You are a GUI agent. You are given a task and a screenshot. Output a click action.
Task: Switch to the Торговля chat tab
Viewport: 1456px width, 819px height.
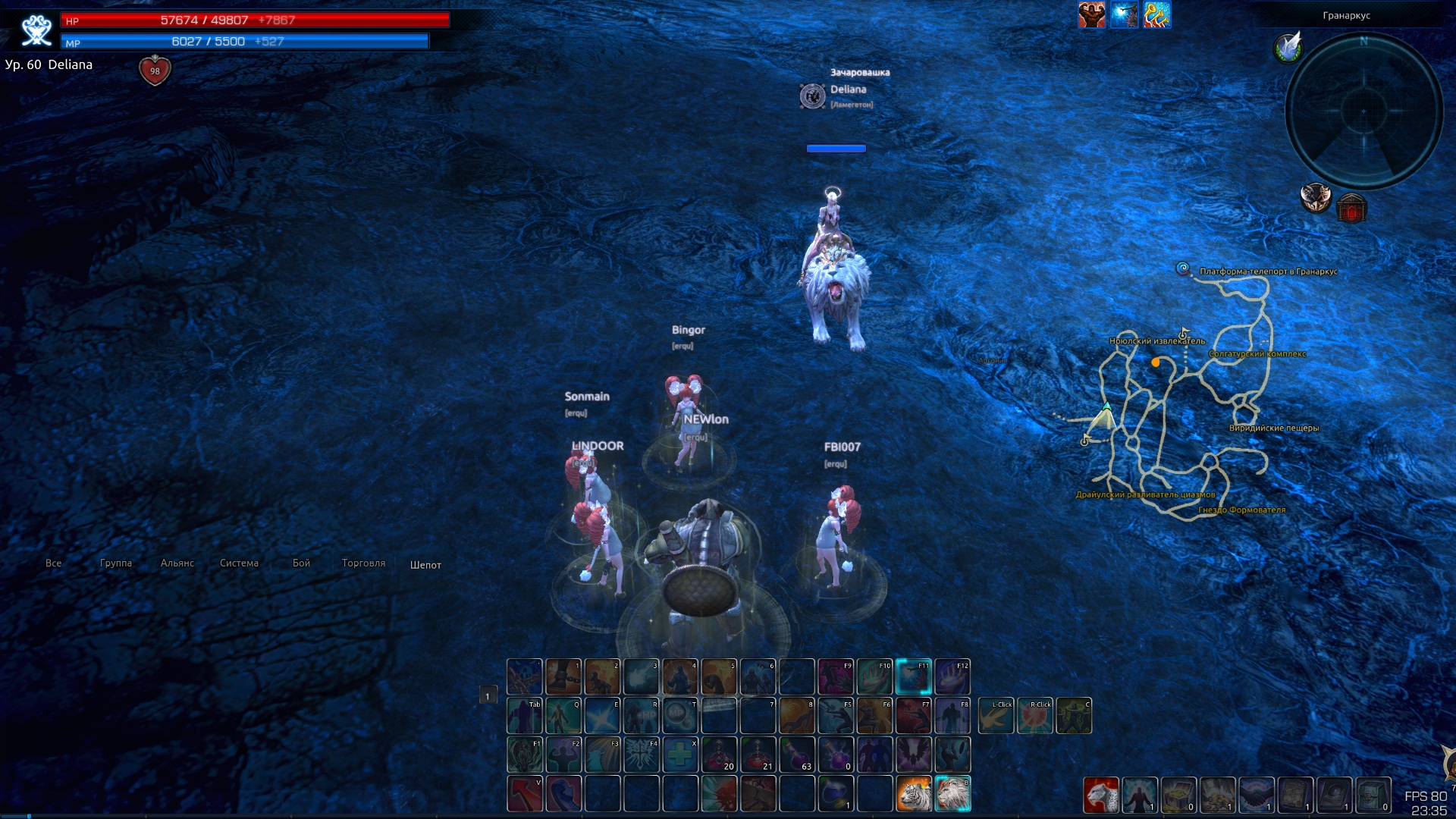click(363, 563)
